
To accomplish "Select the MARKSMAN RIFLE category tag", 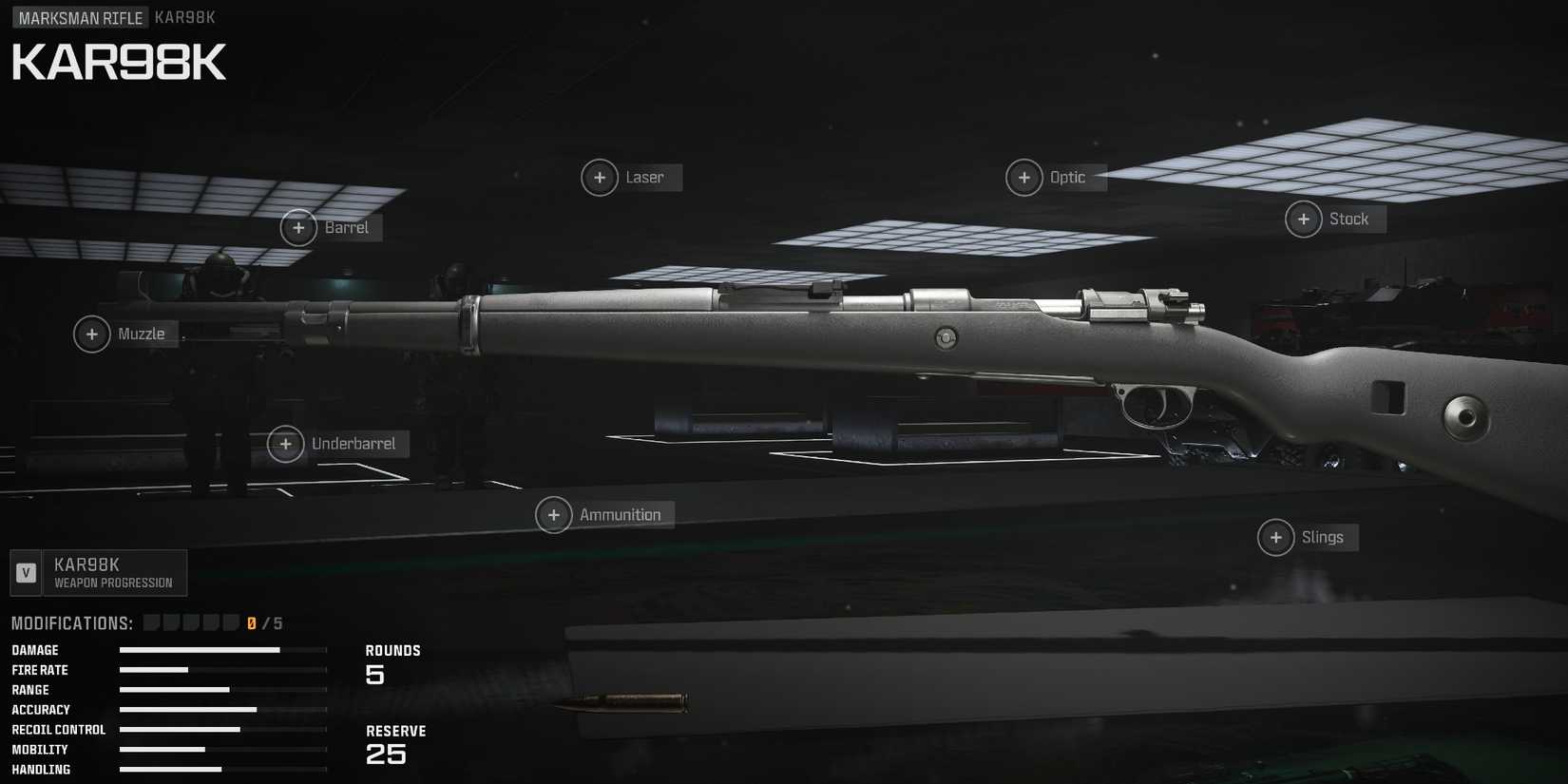I will coord(80,17).
